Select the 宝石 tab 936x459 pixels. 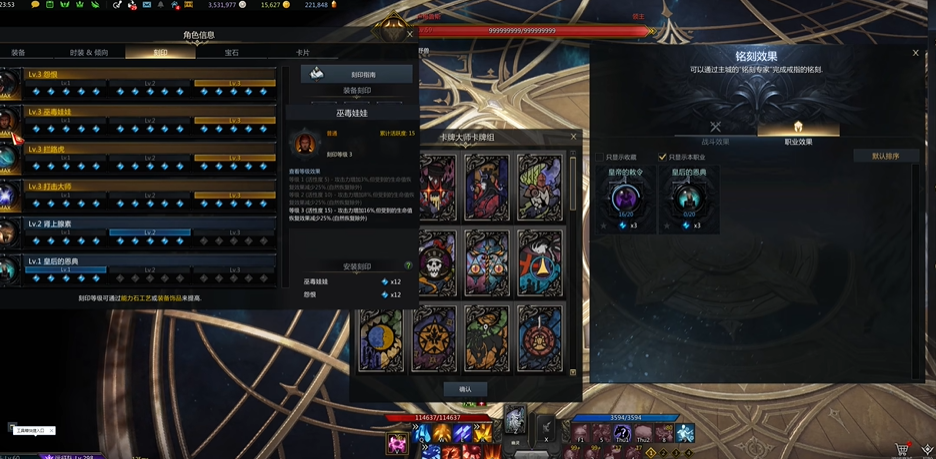pos(232,52)
